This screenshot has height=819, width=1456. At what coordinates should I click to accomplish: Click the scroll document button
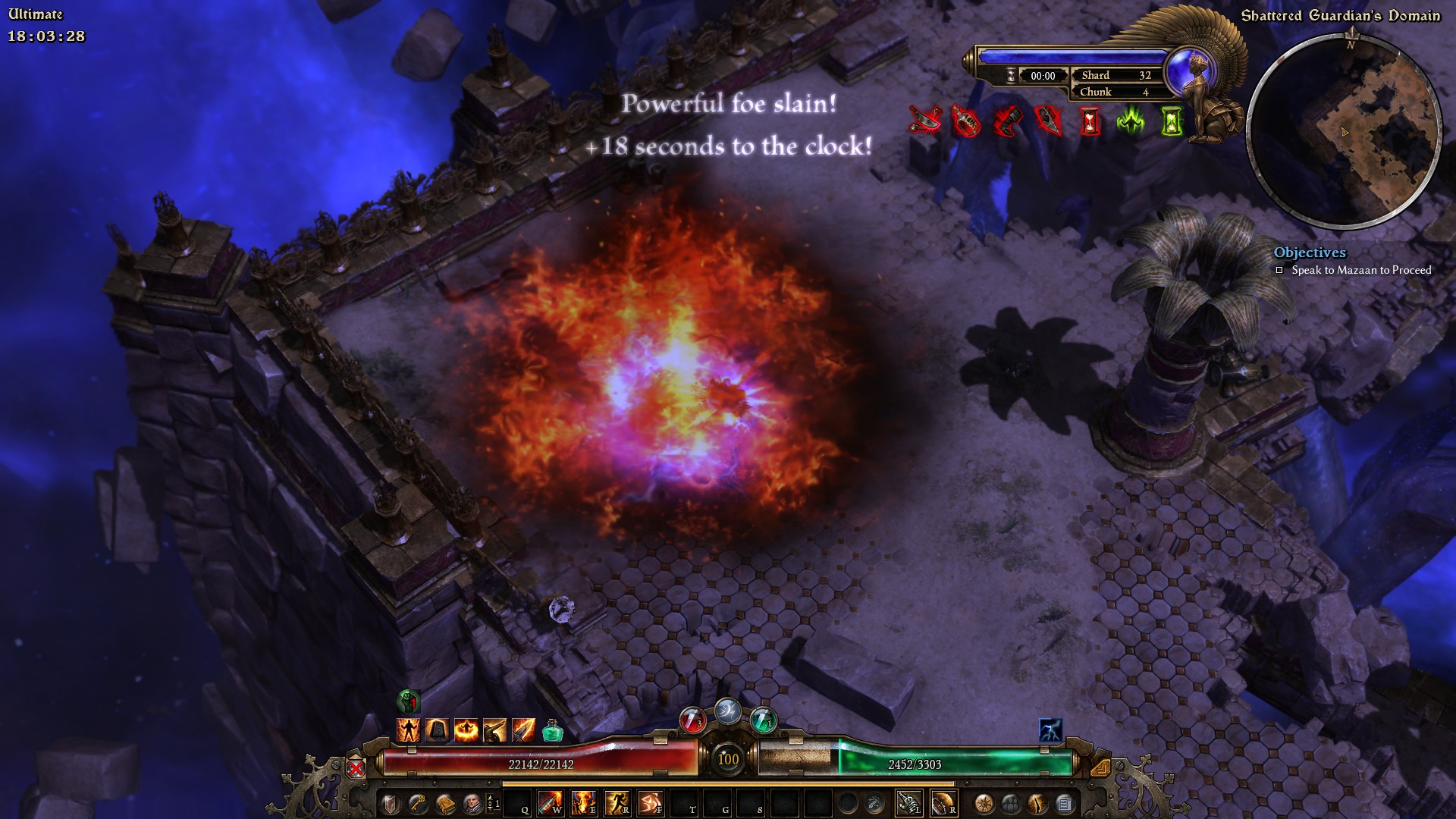(x=1064, y=804)
